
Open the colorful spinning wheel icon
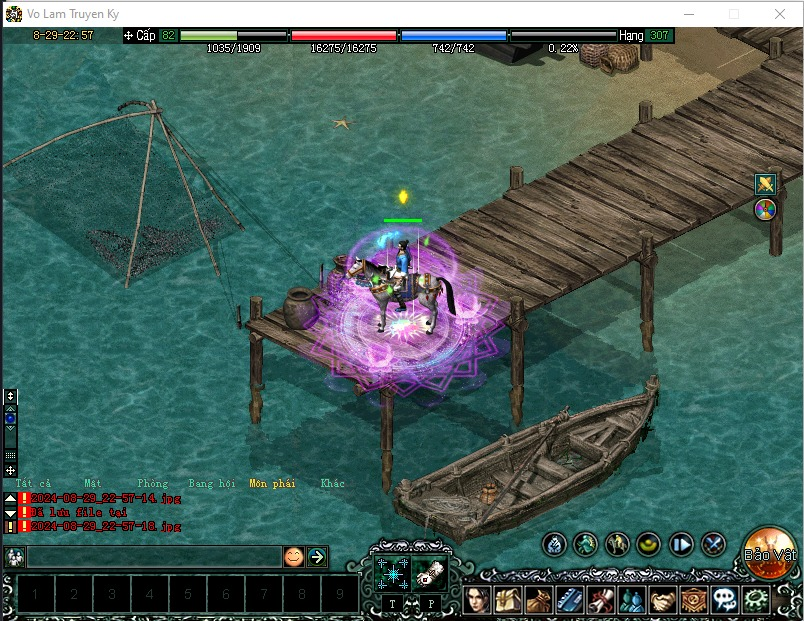coord(765,210)
